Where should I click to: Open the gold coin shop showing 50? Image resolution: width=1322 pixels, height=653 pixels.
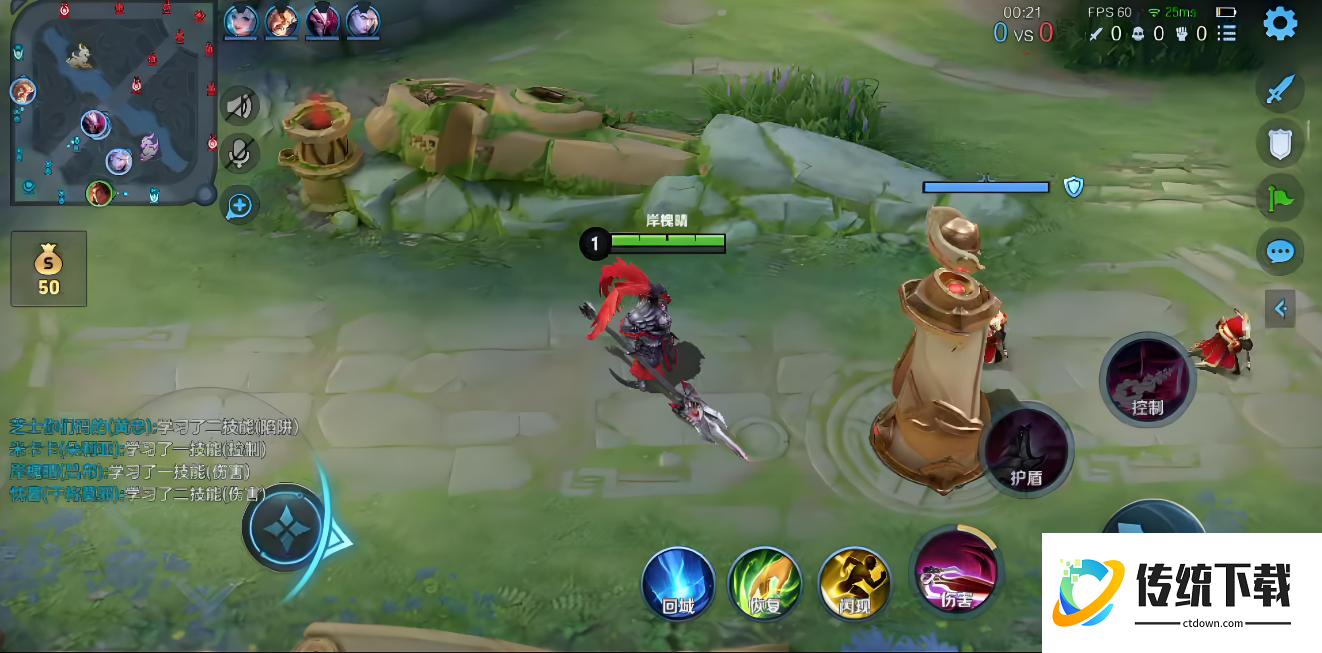click(x=48, y=269)
